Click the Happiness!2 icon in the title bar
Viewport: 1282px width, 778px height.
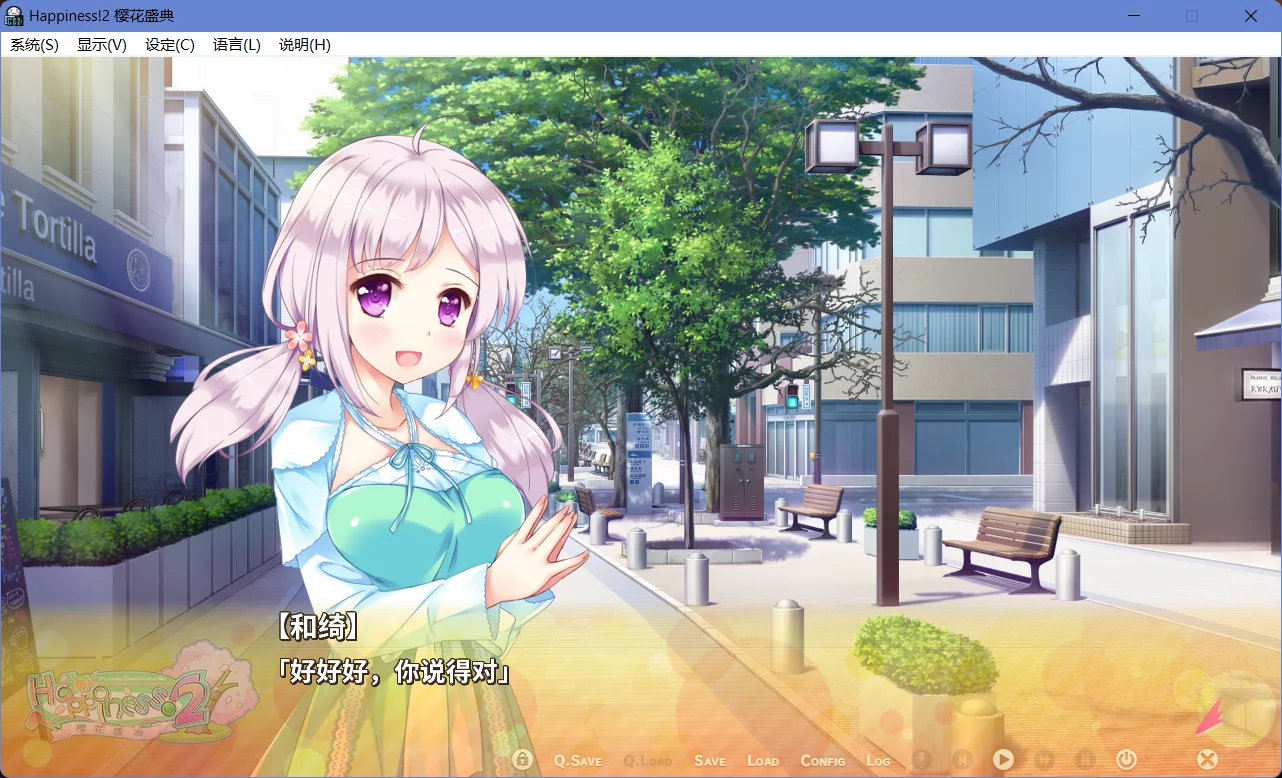tap(13, 15)
